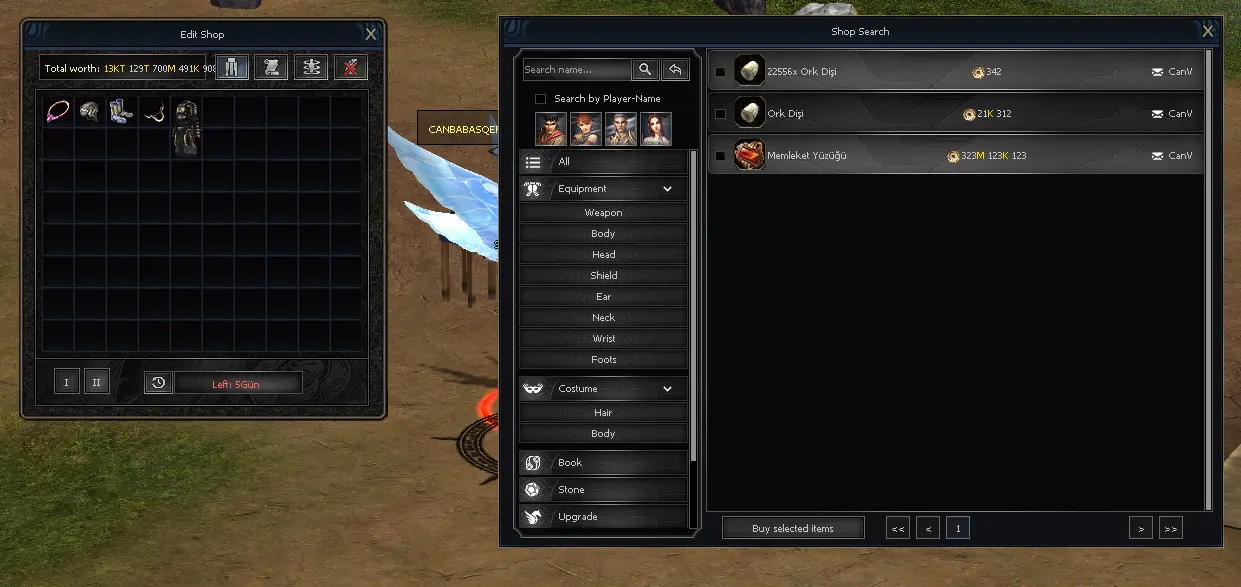Filter by Shield category
The height and width of the screenshot is (587, 1241).
point(603,276)
